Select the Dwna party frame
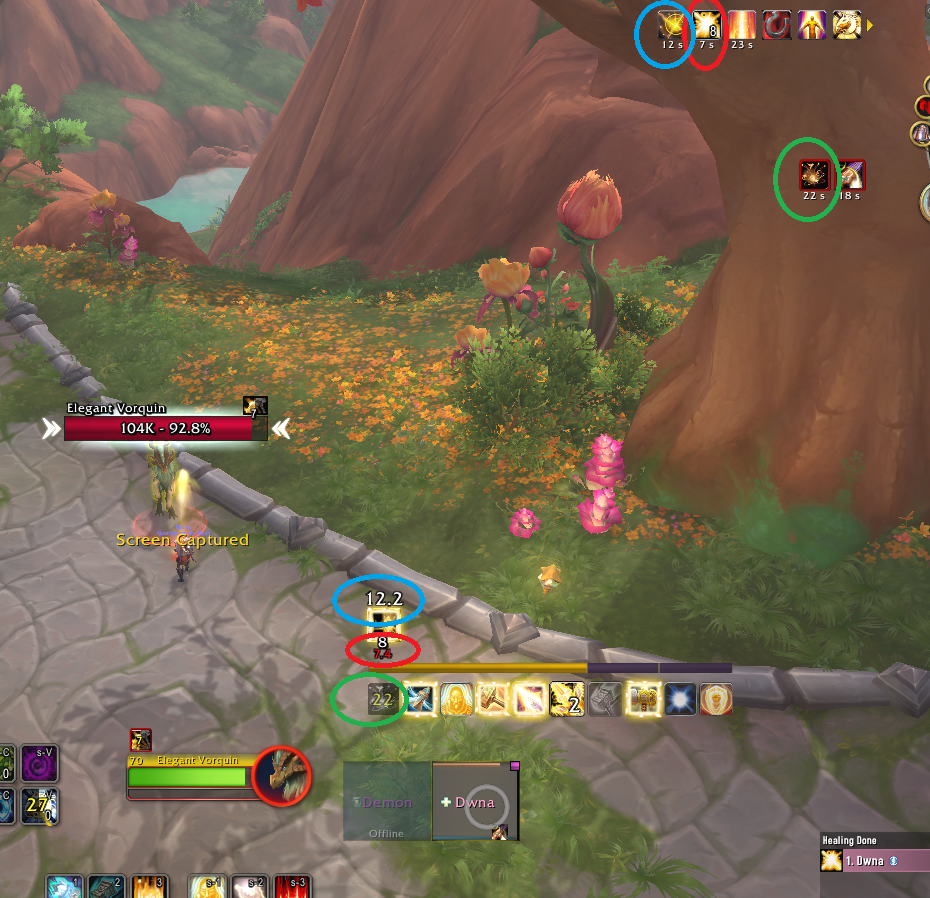Image resolution: width=930 pixels, height=898 pixels. tap(475, 802)
